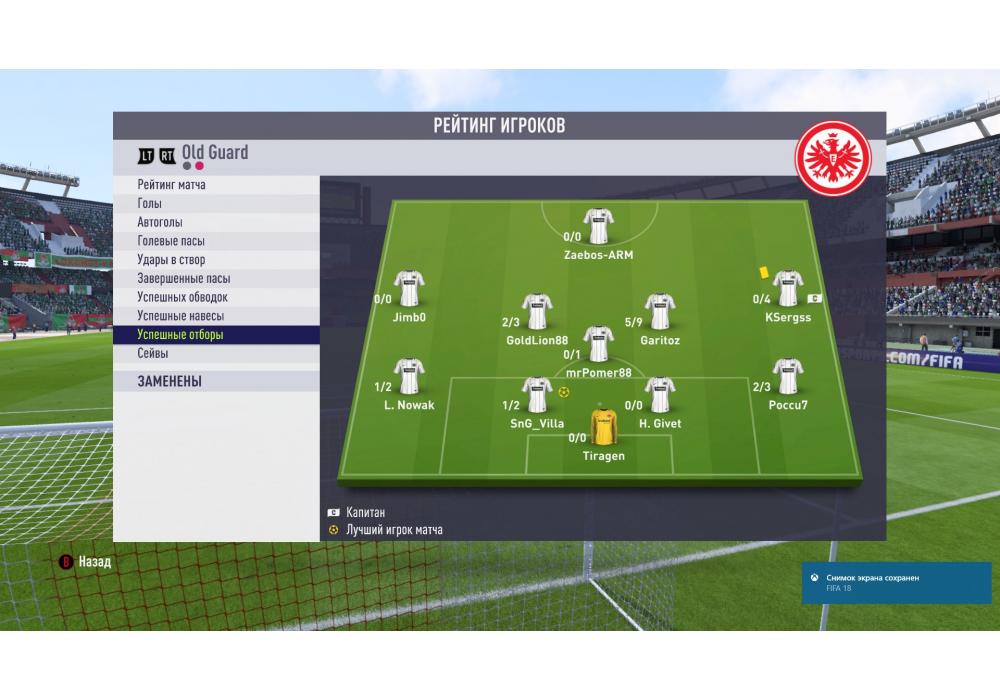Select the Успешные навесы entry

pos(180,316)
